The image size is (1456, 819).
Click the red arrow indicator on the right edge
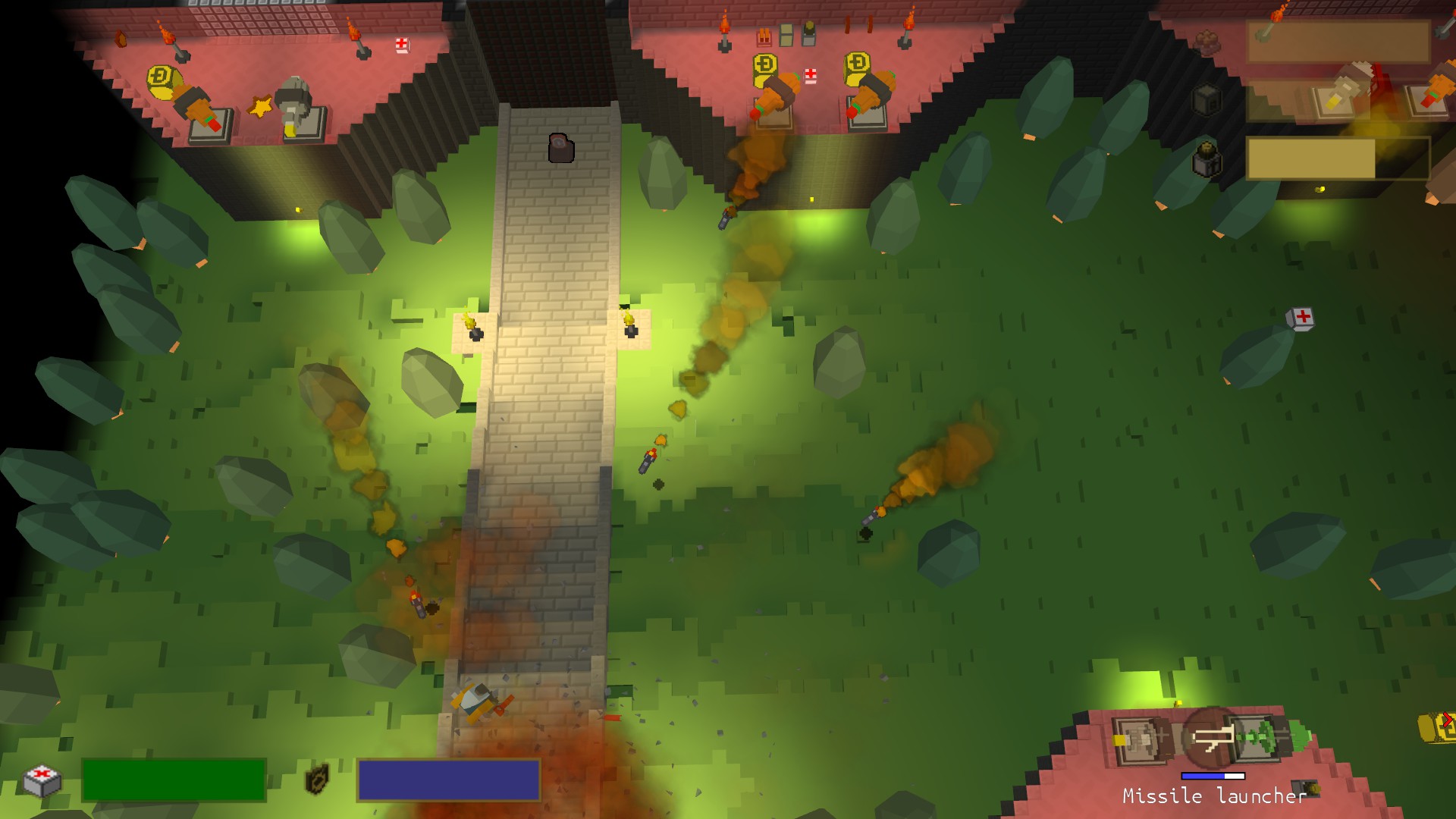1448,720
